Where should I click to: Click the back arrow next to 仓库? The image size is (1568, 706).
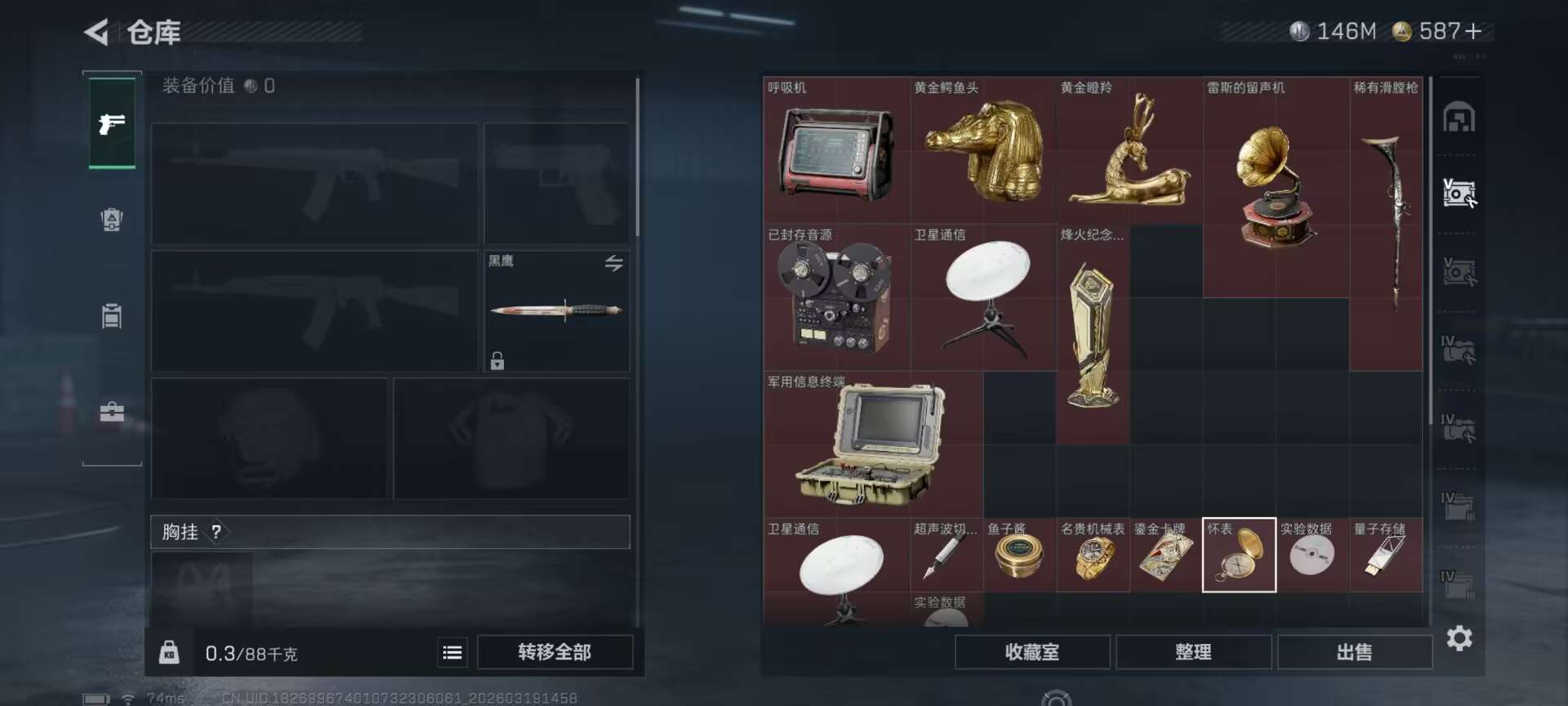98,32
